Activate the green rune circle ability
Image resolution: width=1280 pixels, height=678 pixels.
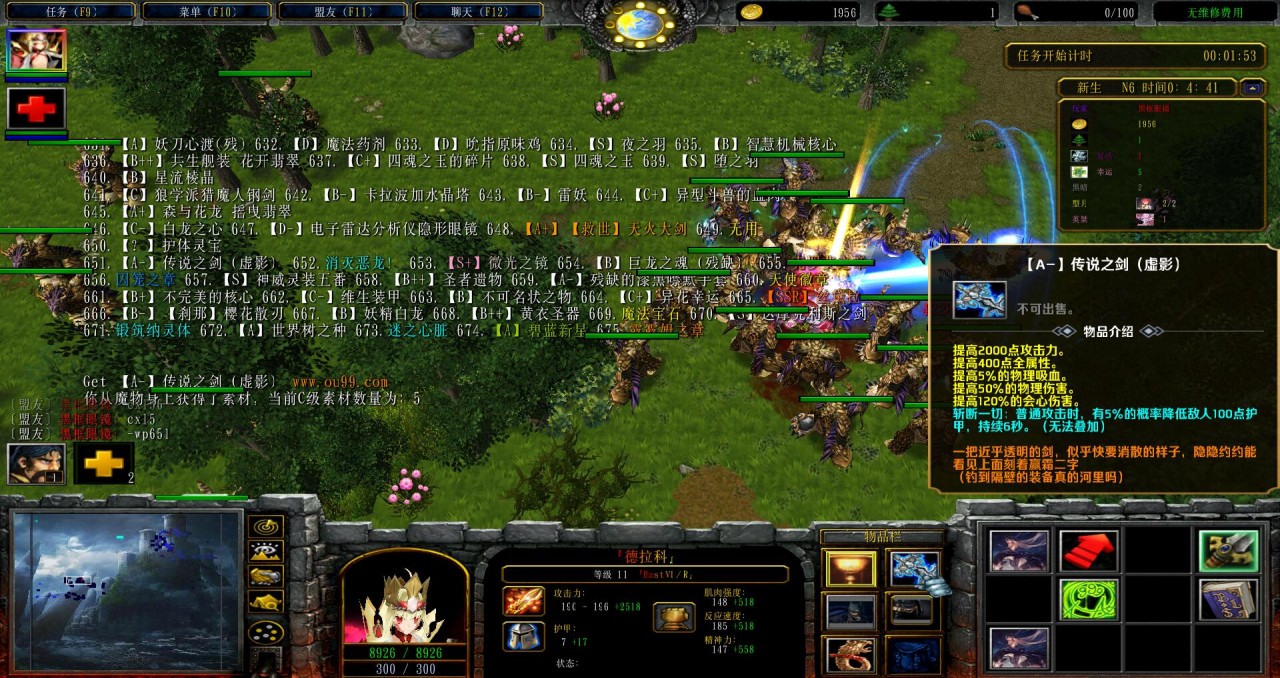pyautogui.click(x=1089, y=600)
